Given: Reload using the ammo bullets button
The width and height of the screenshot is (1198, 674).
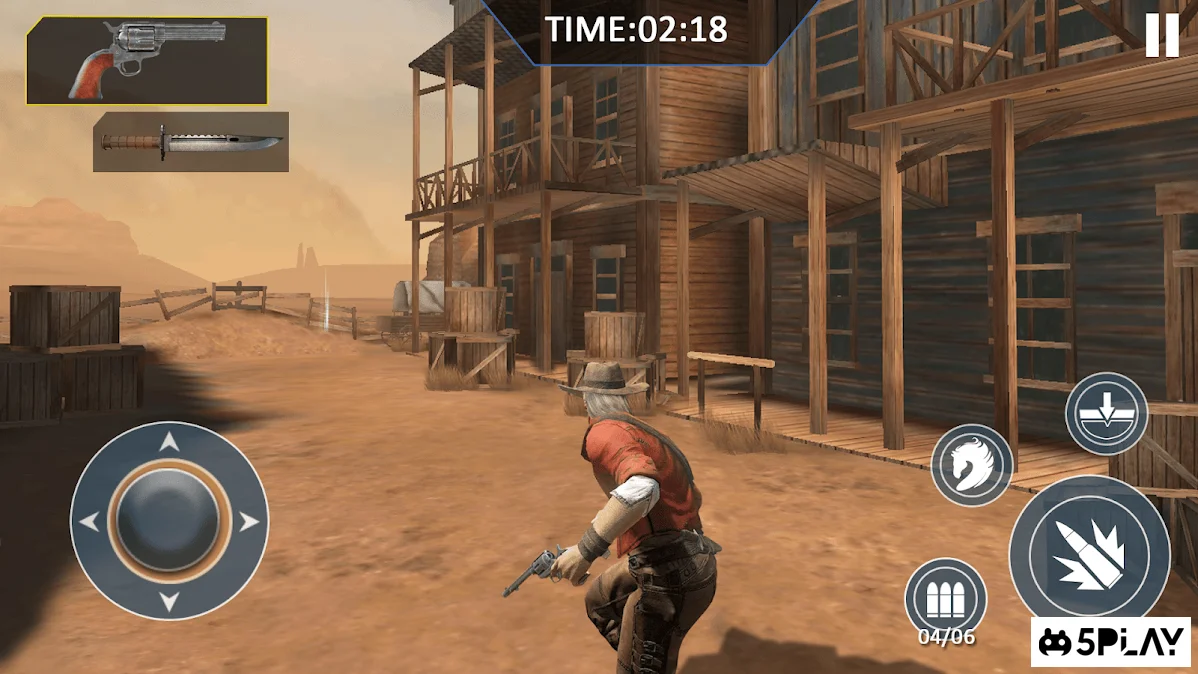Looking at the screenshot, I should click(x=945, y=598).
